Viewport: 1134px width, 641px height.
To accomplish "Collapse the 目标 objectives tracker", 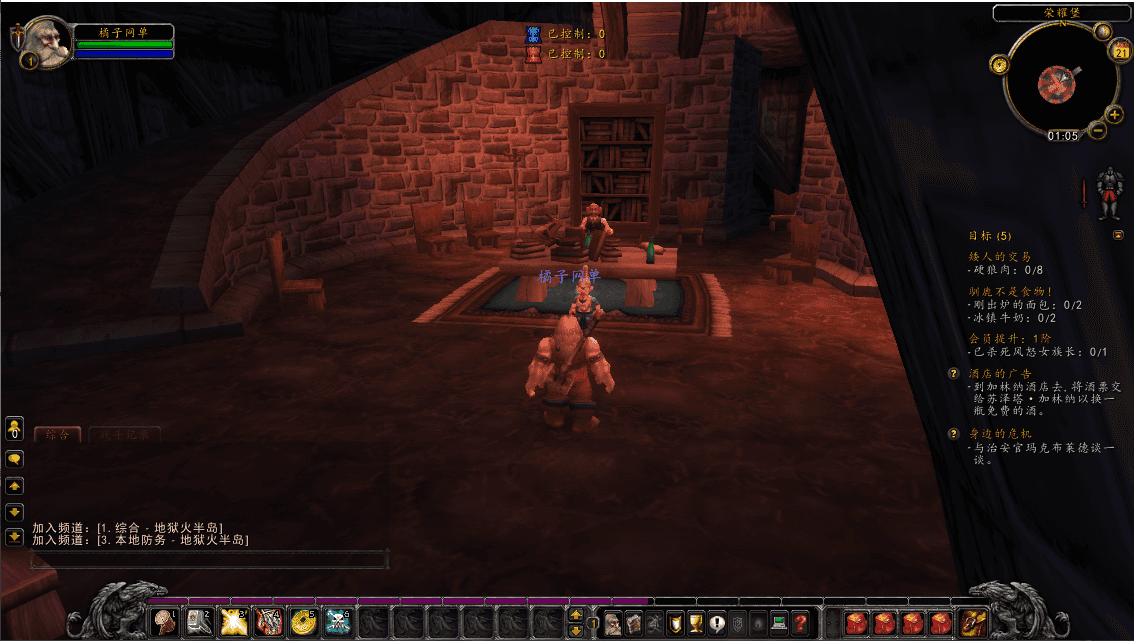I will (x=1118, y=235).
